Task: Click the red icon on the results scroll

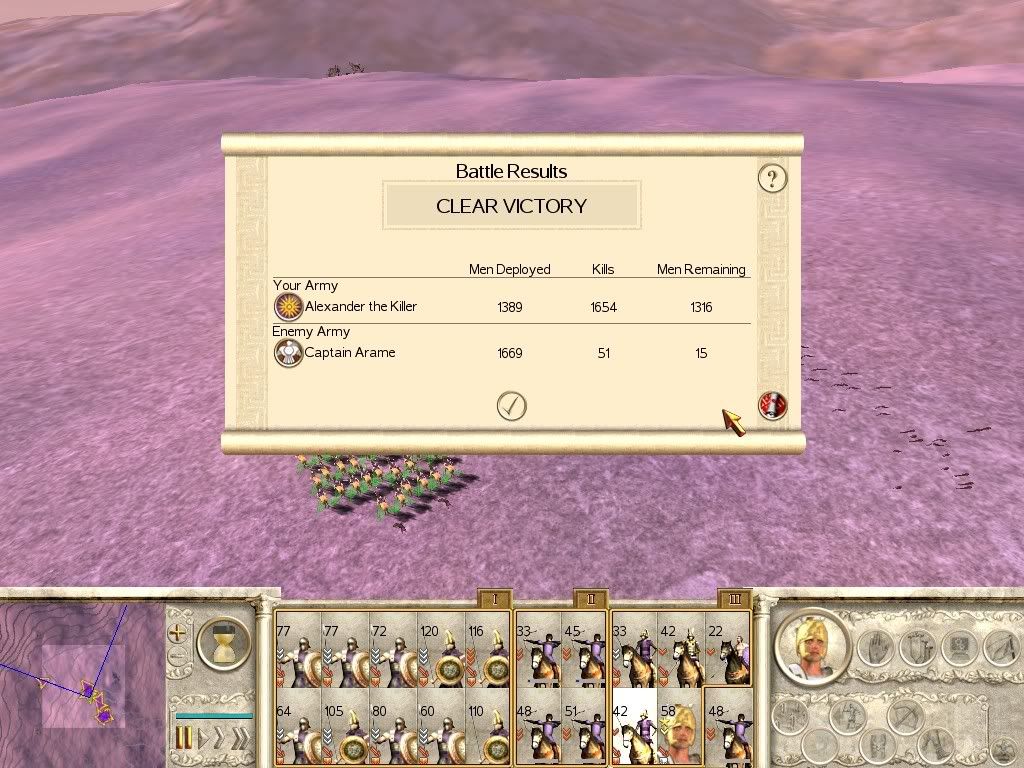Action: [772, 405]
